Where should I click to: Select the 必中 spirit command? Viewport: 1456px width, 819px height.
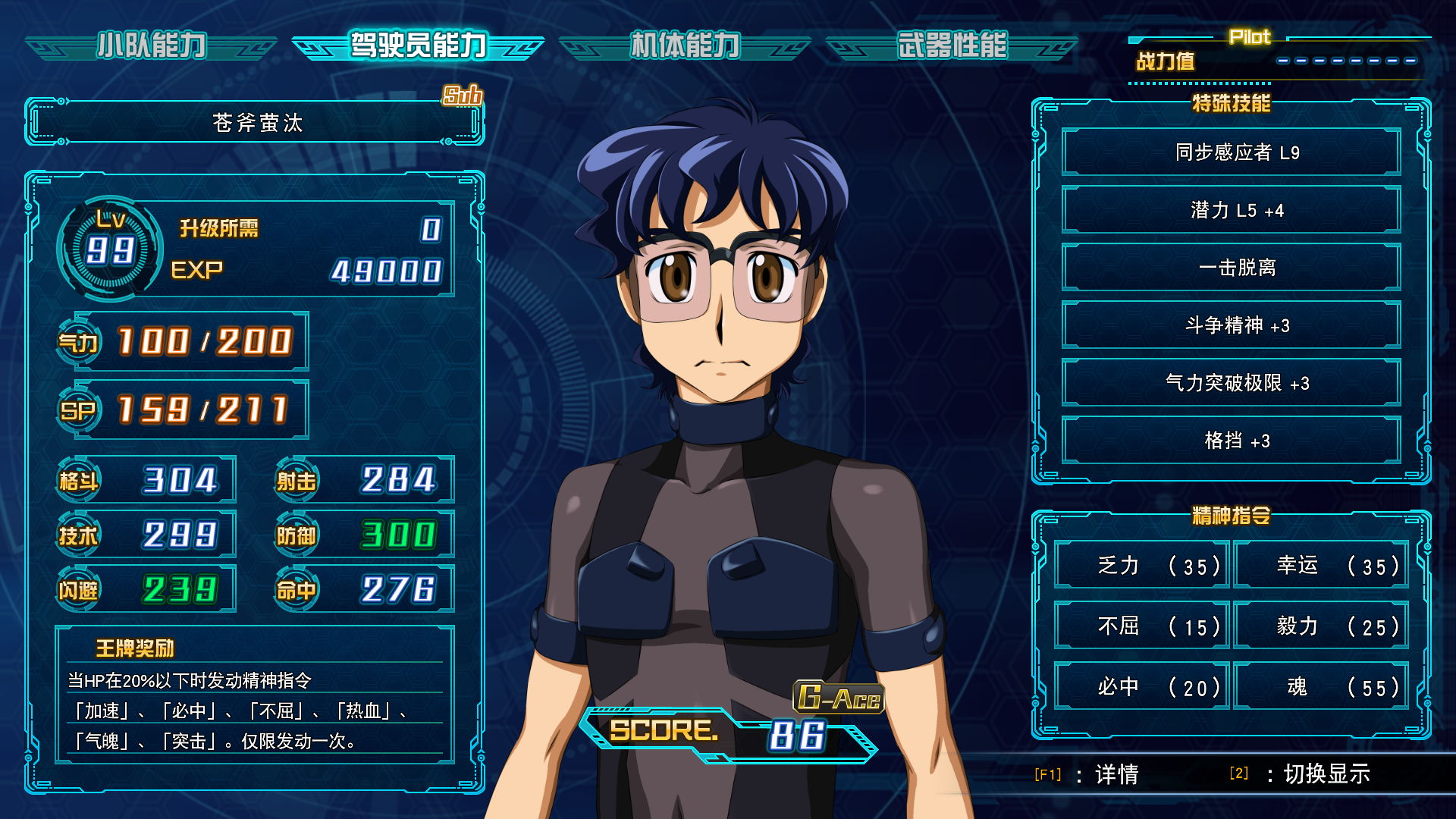click(x=1141, y=687)
